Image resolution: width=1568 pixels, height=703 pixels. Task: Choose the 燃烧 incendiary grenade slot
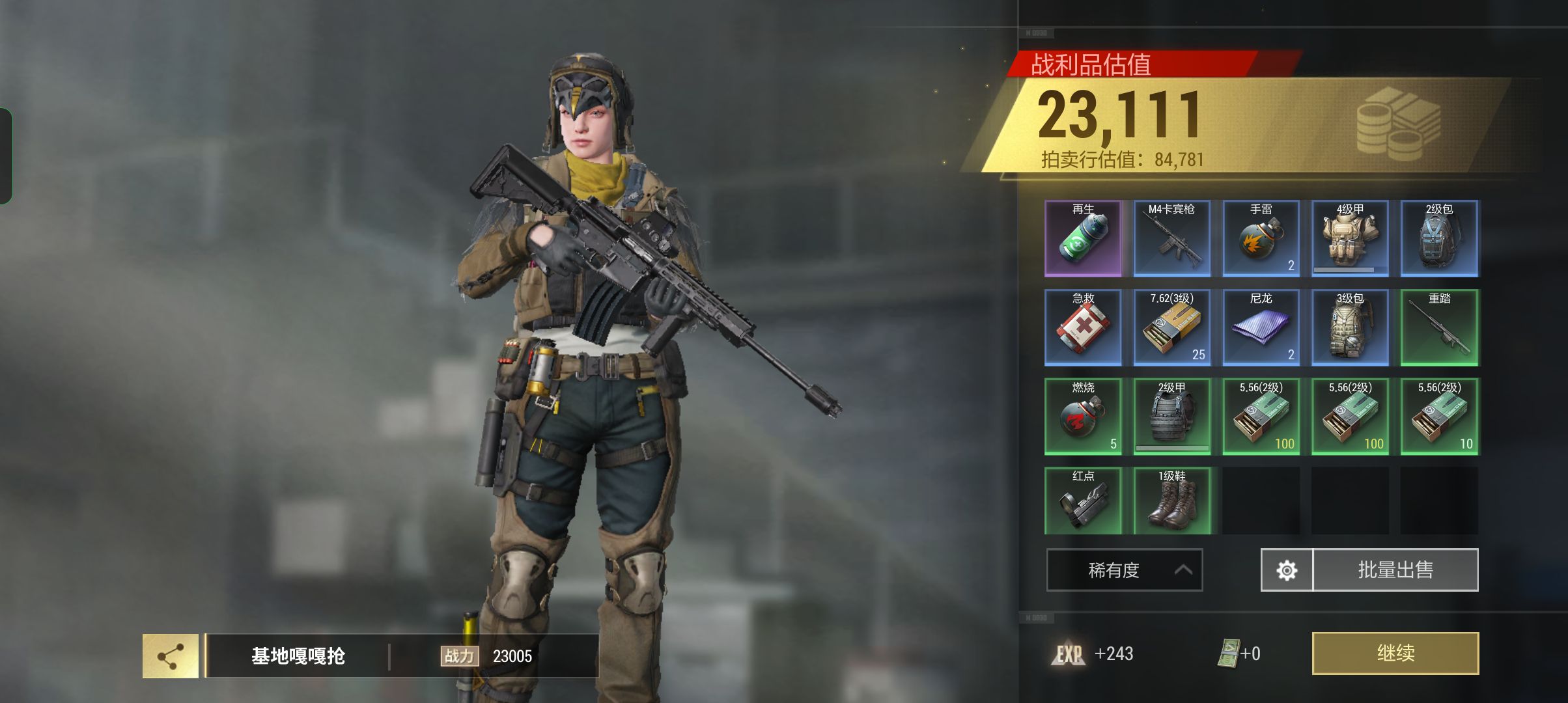(x=1083, y=417)
